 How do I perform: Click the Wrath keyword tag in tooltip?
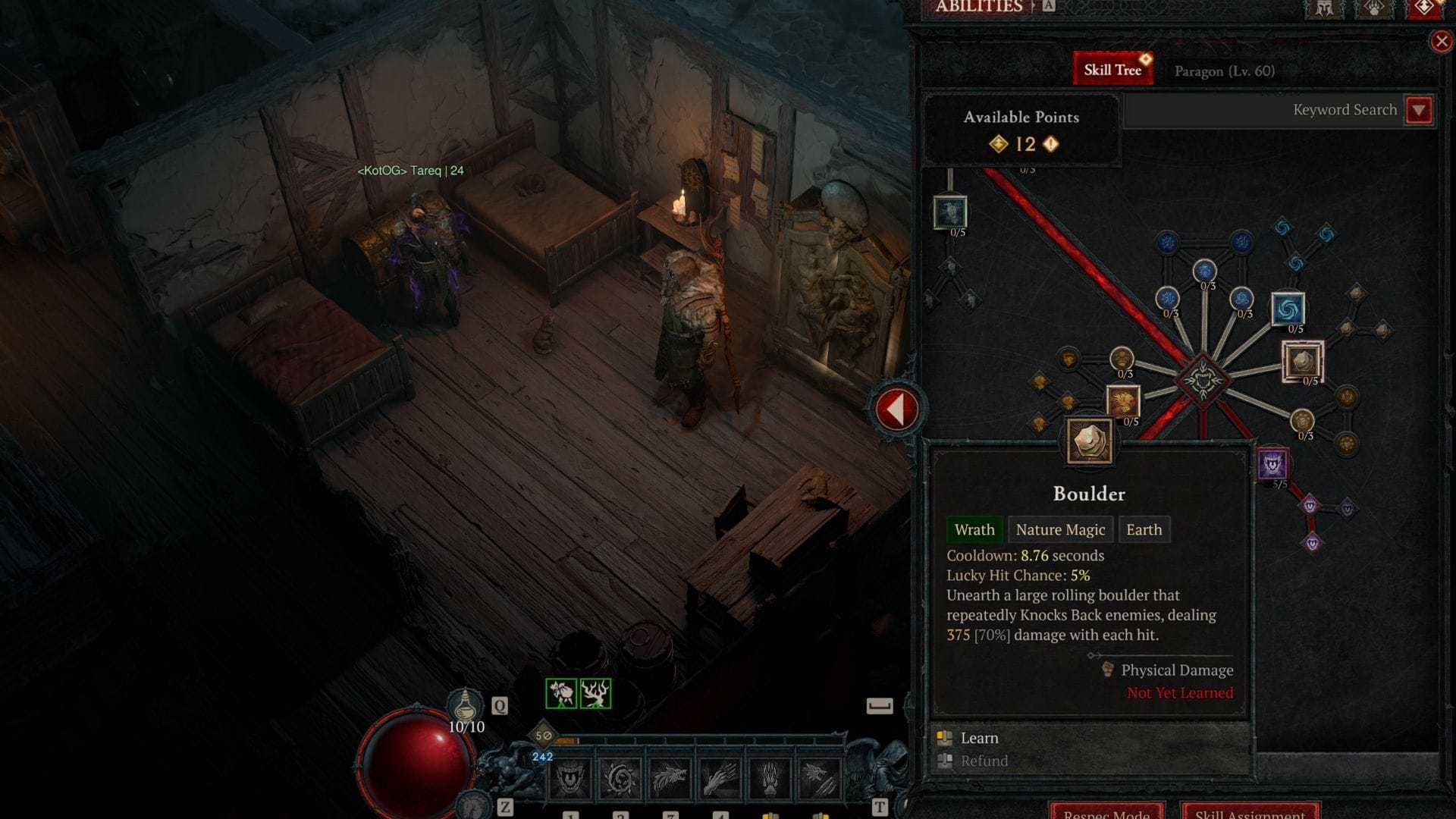974,530
